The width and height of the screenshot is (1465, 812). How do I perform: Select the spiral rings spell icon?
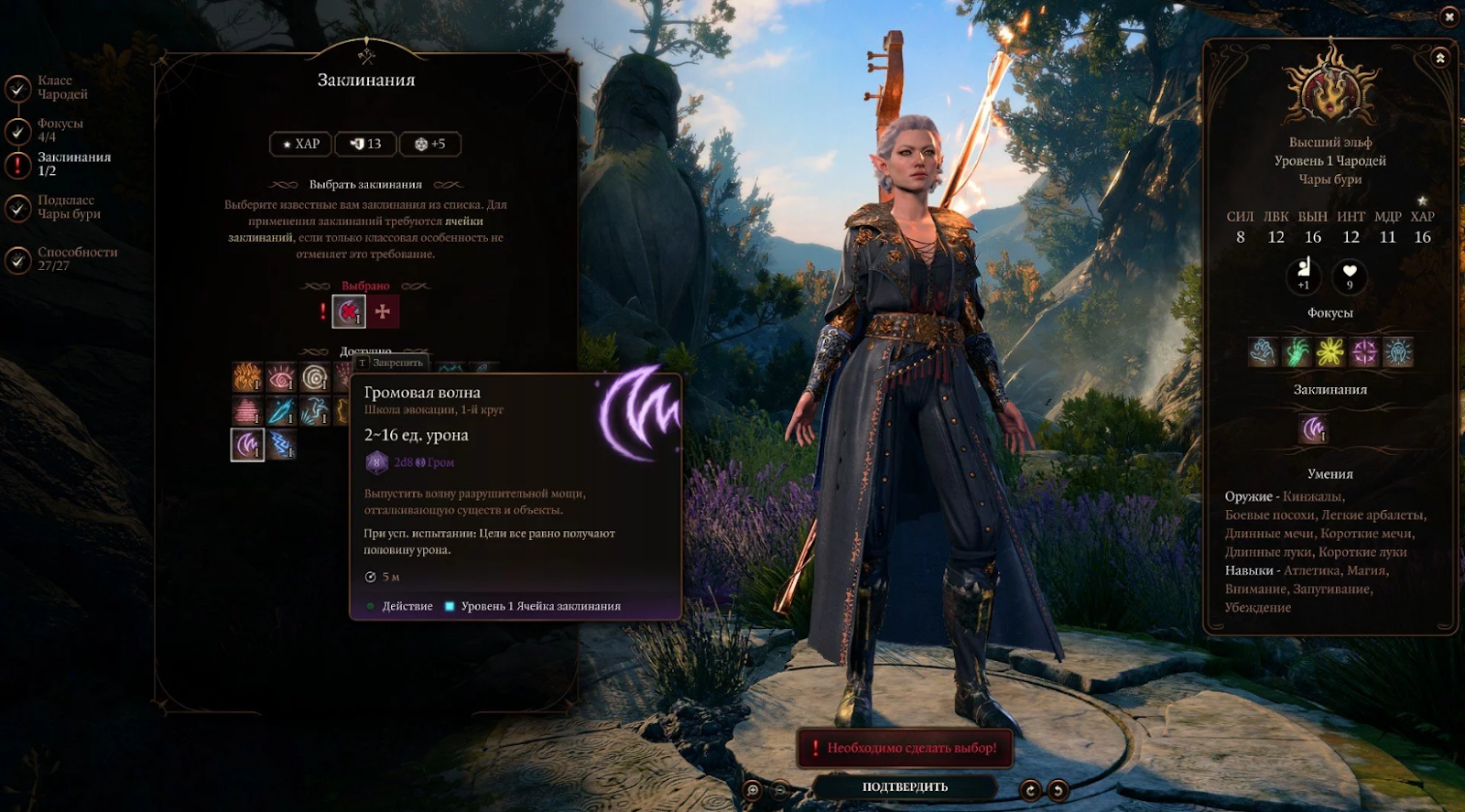click(315, 377)
